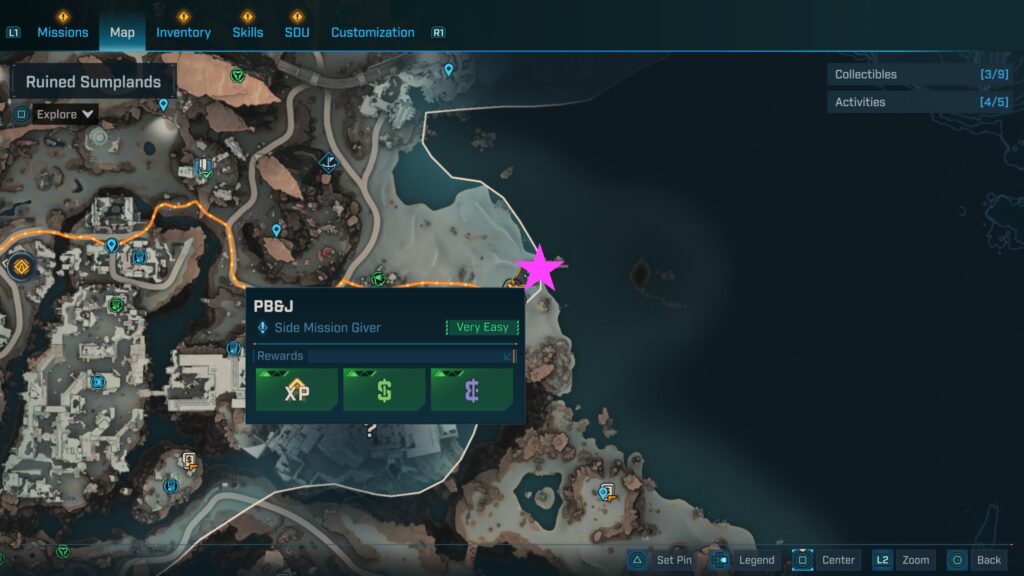Screen dimensions: 1024x576
Task: Go to the SDU tab
Action: coord(296,32)
